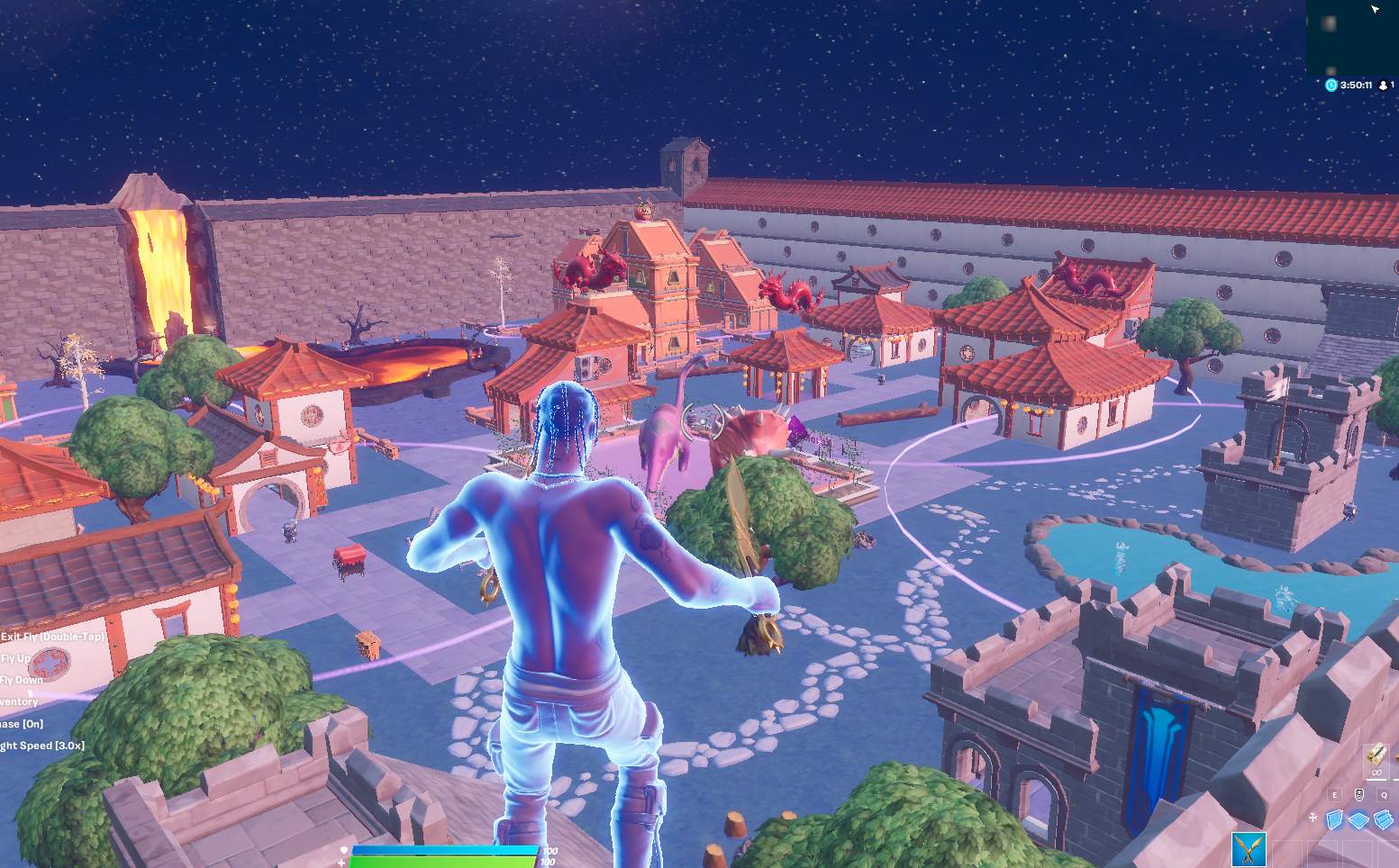Select the floor building piece icon
The height and width of the screenshot is (868, 1399).
tap(1358, 818)
